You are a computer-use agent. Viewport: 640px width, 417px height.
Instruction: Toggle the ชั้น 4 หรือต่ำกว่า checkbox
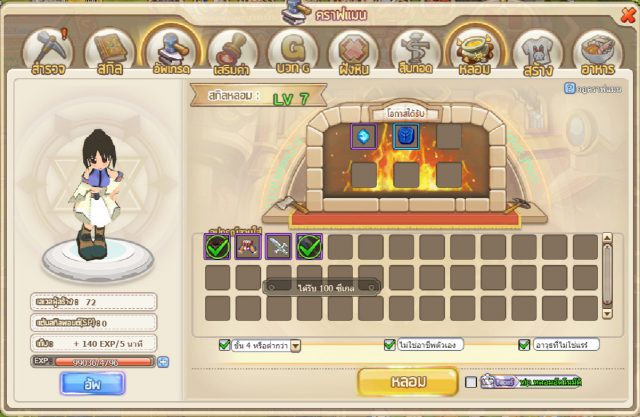coord(224,345)
